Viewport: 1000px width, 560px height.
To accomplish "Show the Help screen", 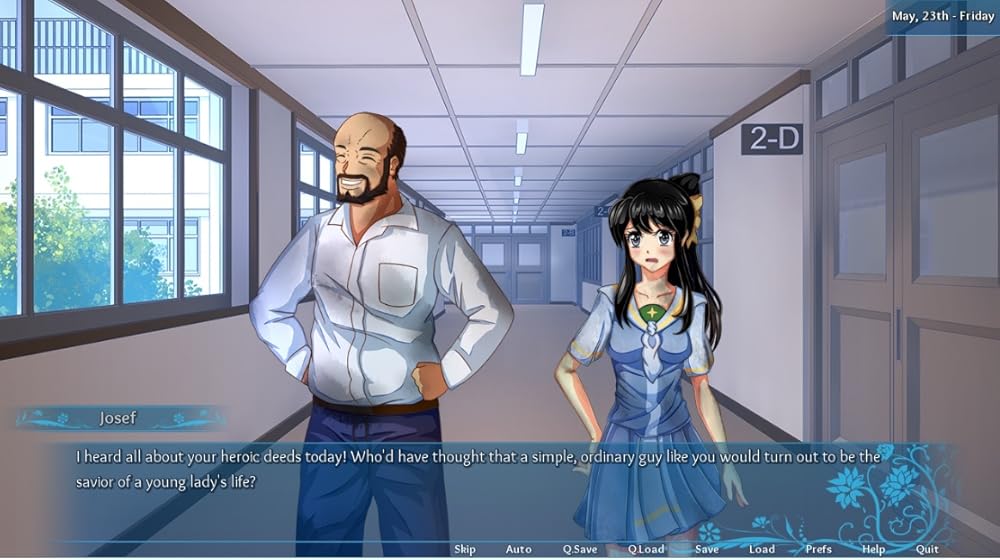I will pyautogui.click(x=873, y=549).
